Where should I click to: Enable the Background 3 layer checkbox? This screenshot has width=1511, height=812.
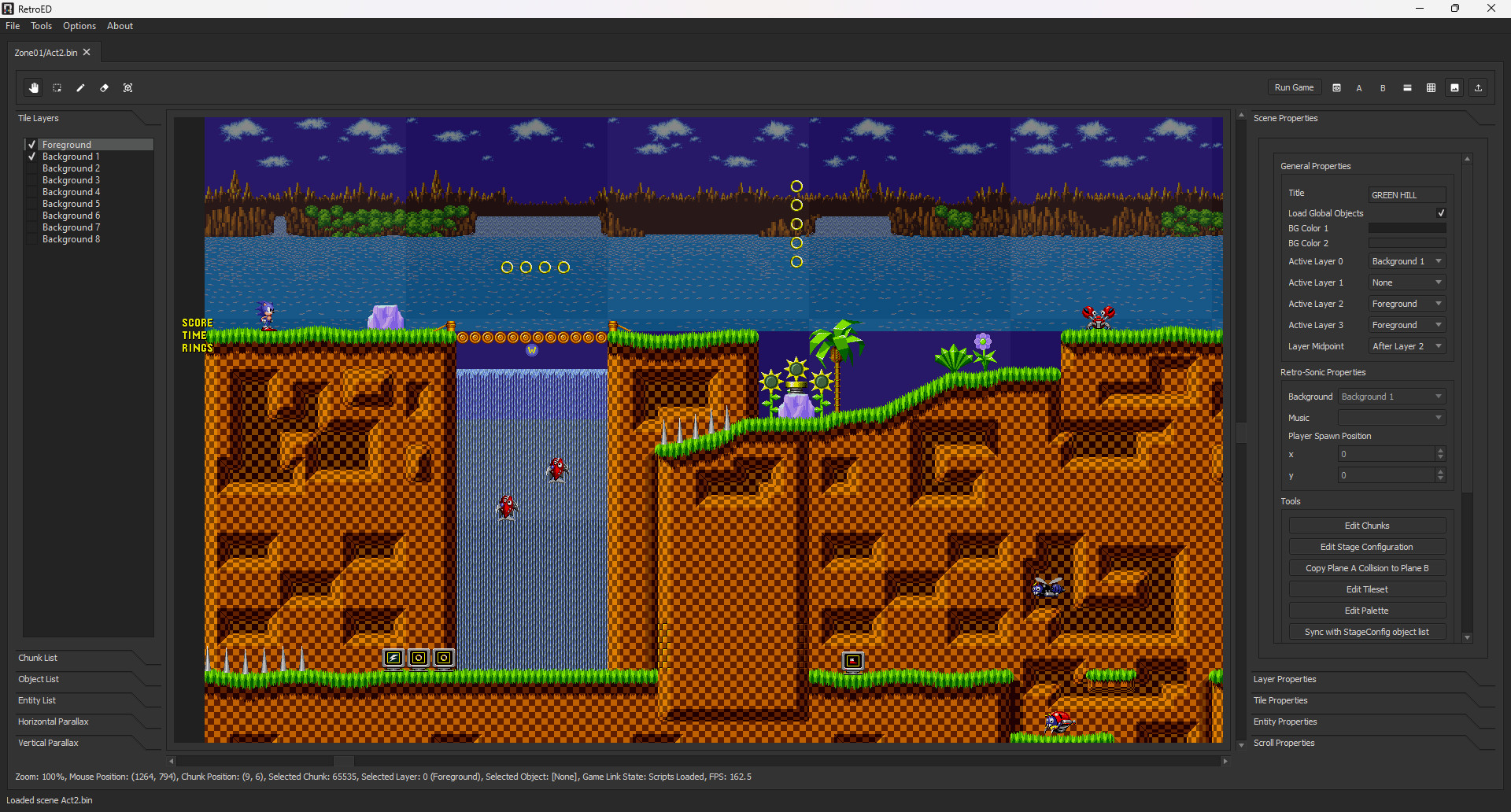31,179
